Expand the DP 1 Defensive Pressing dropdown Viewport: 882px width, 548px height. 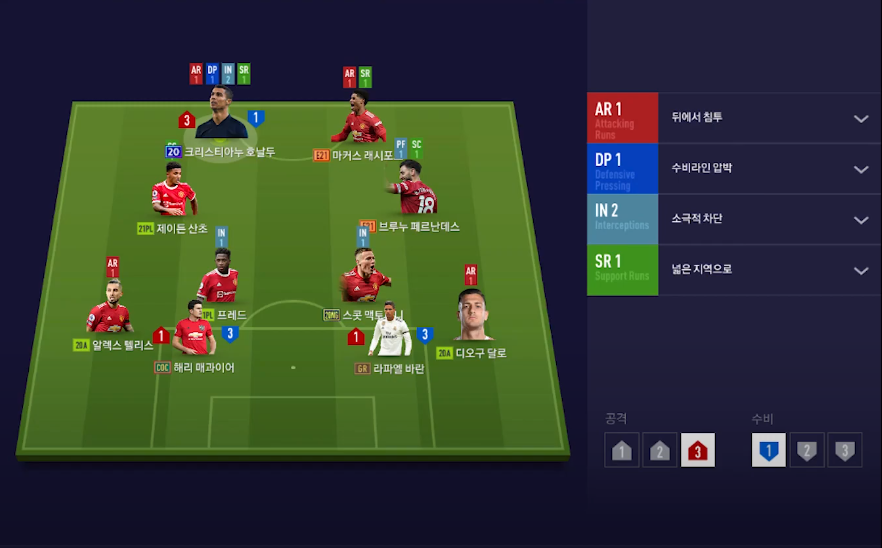tap(860, 169)
